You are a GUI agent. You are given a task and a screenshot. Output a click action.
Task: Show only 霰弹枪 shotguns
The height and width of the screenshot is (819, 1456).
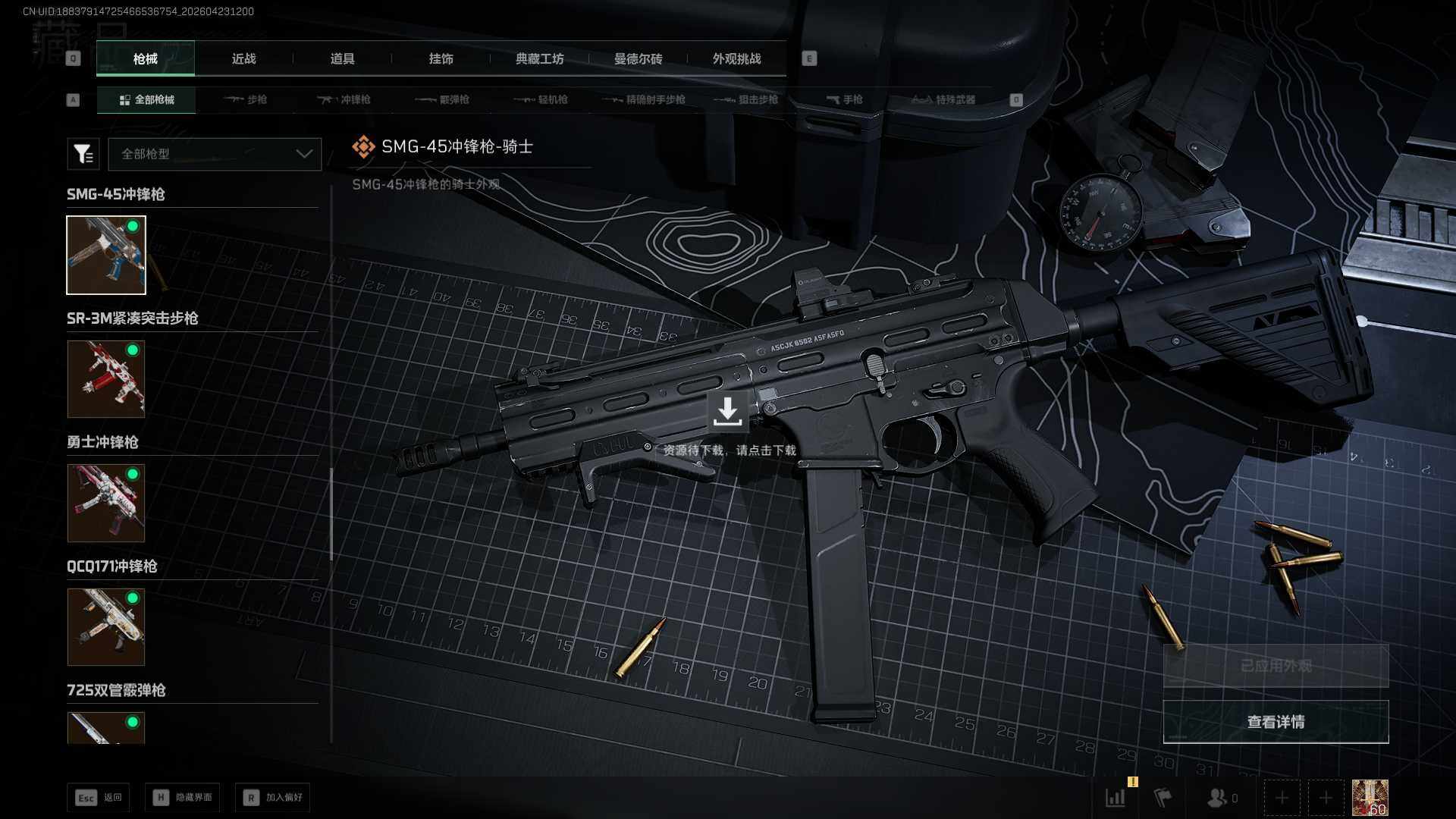click(x=443, y=99)
